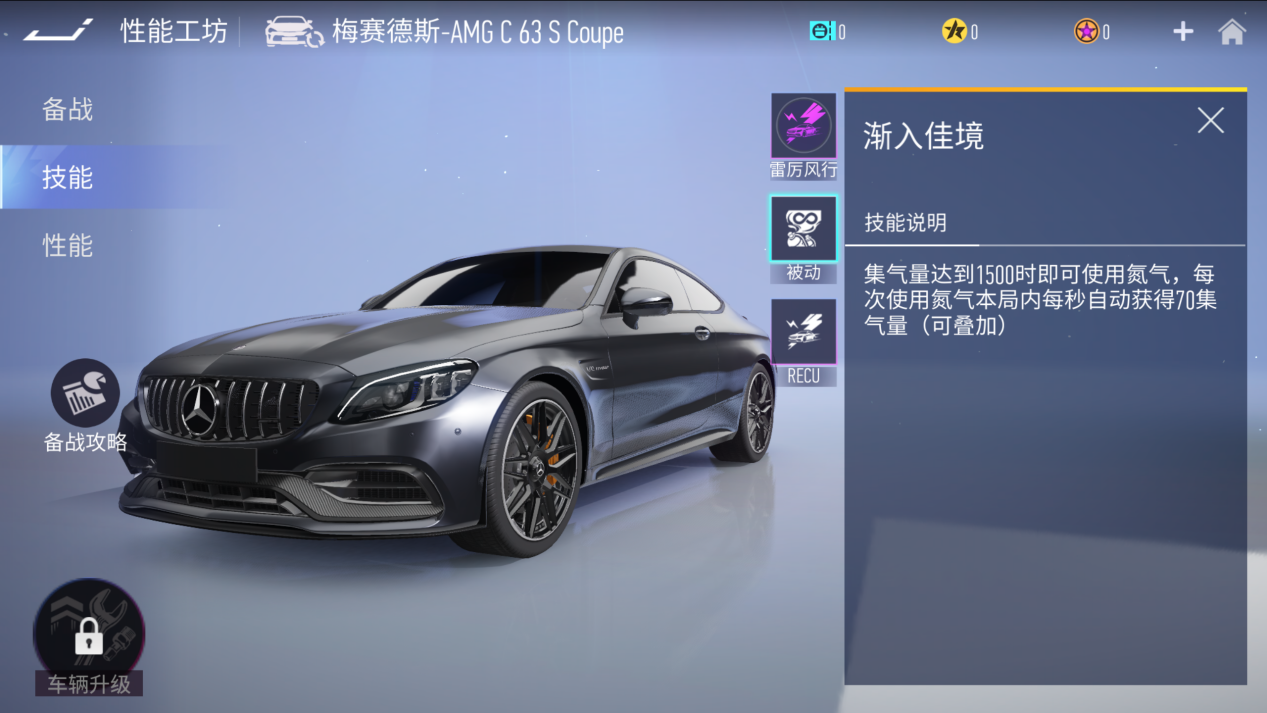1267x713 pixels.
Task: Choose the 被动 passive skill icon
Action: click(803, 229)
